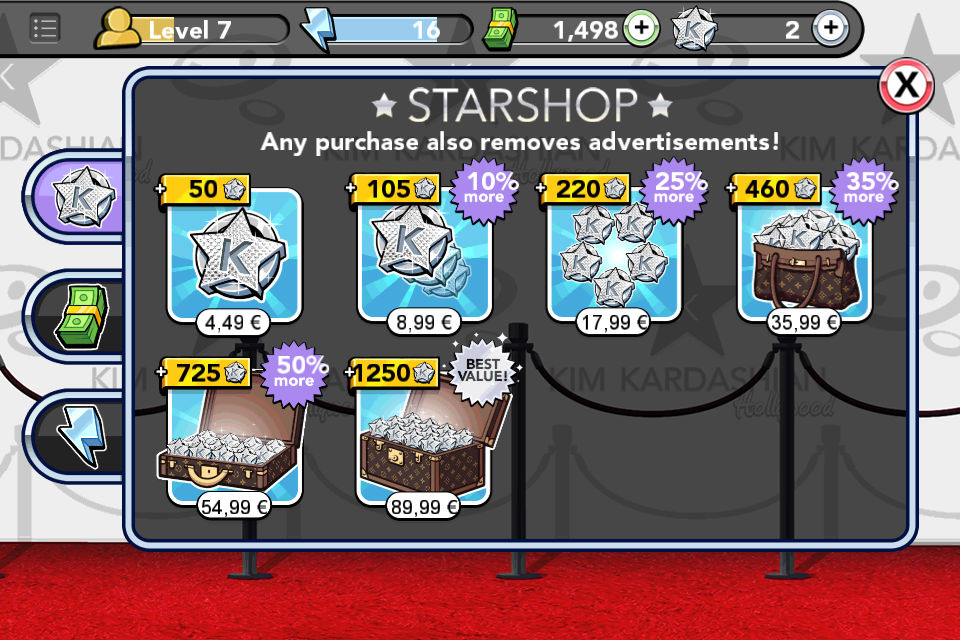This screenshot has width=960, height=640.
Task: Open the Level 7 player profile
Action: pos(190,30)
